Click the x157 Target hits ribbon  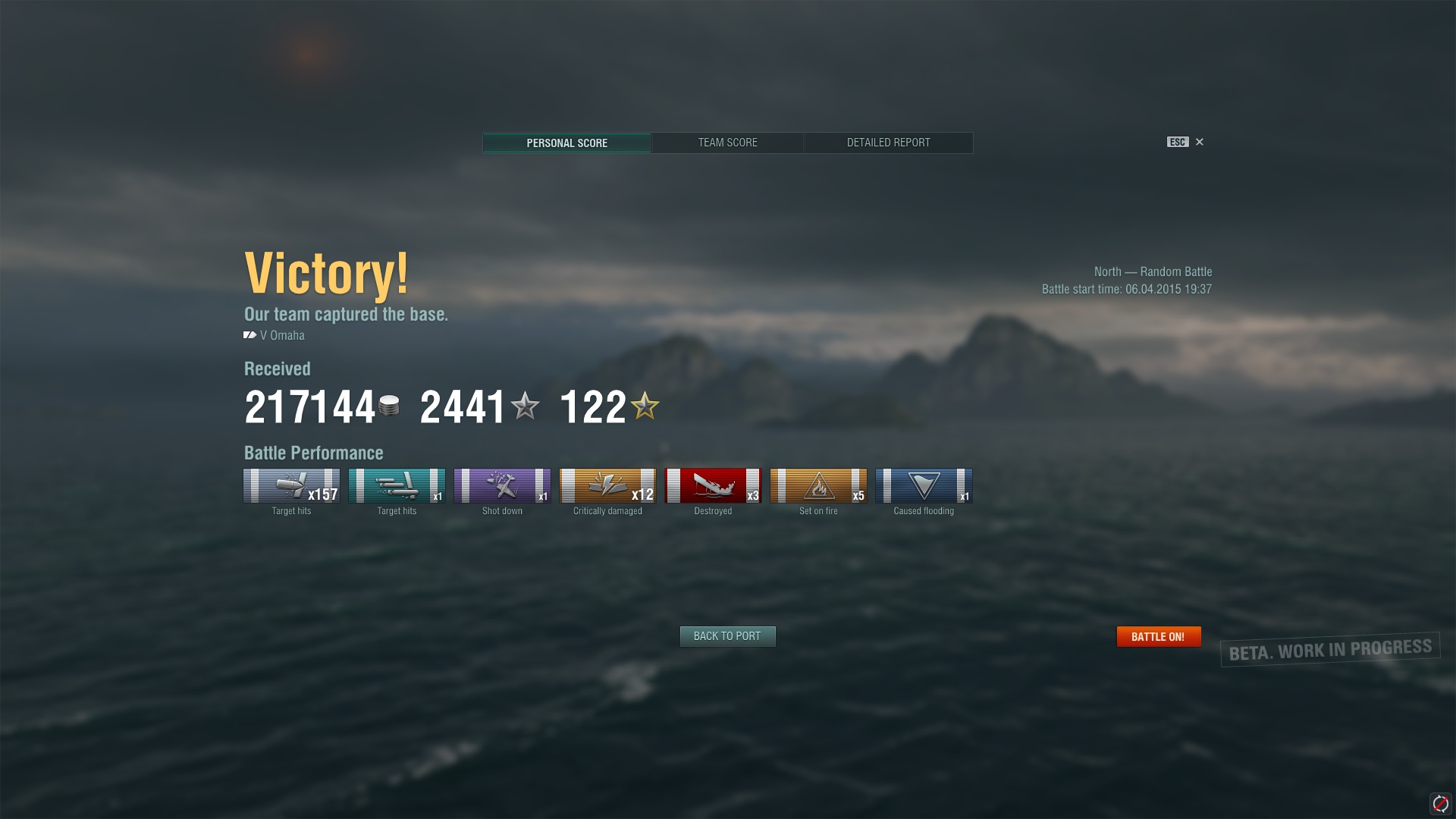291,486
